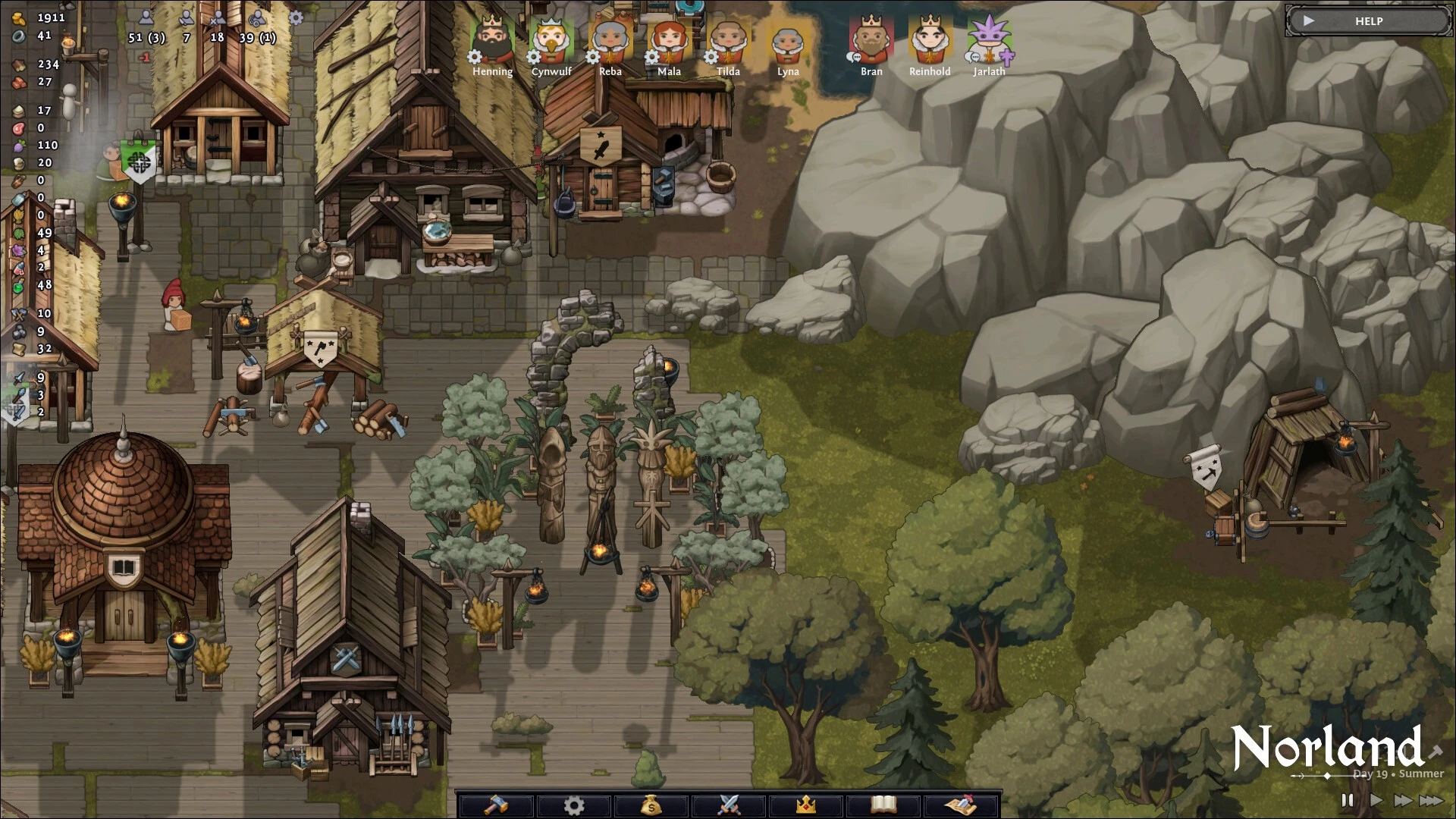Open the crossed swords army menu

coord(729,805)
